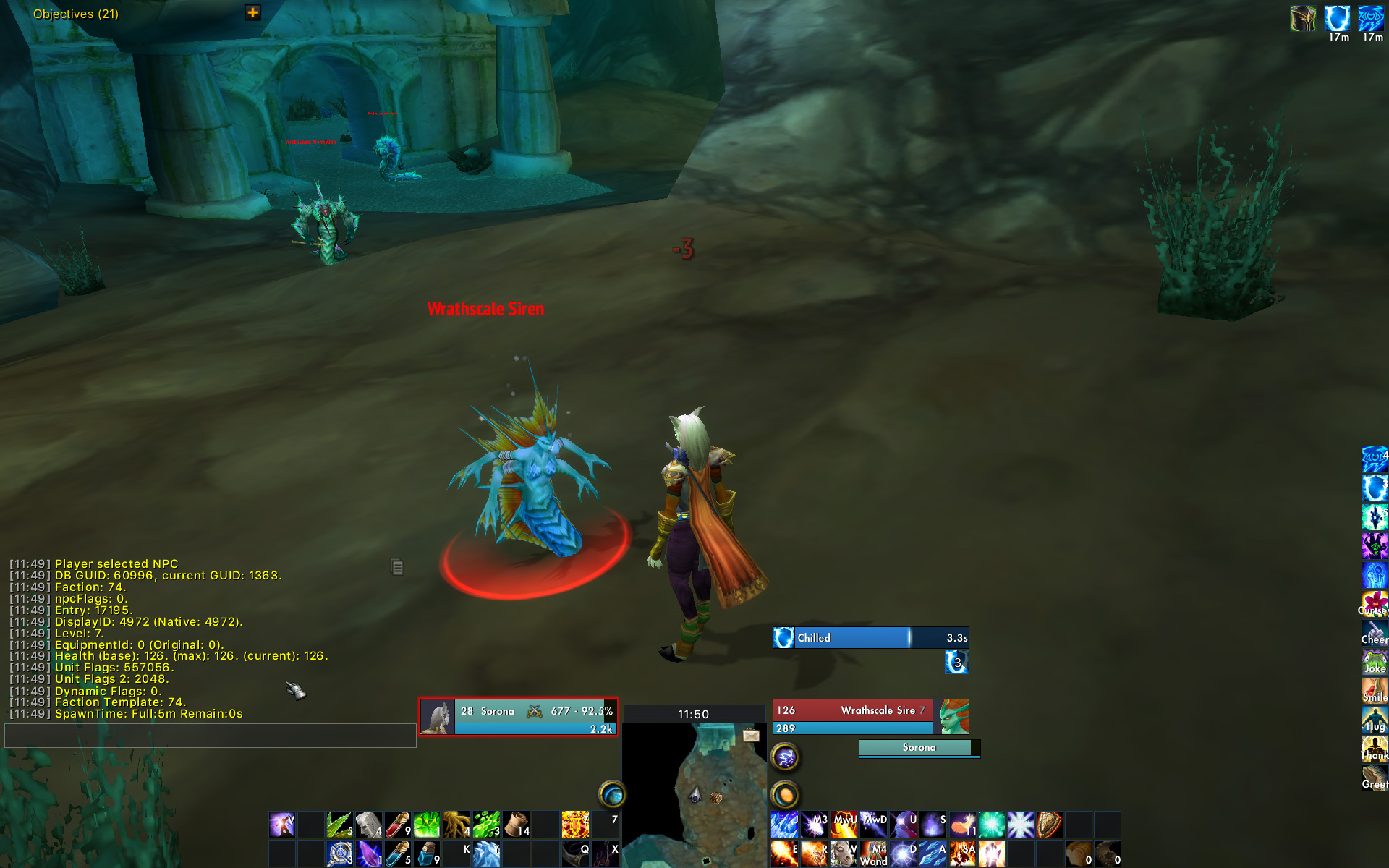Viewport: 1389px width, 868px height.
Task: Open the mail icon by the minimap
Action: coord(751,734)
